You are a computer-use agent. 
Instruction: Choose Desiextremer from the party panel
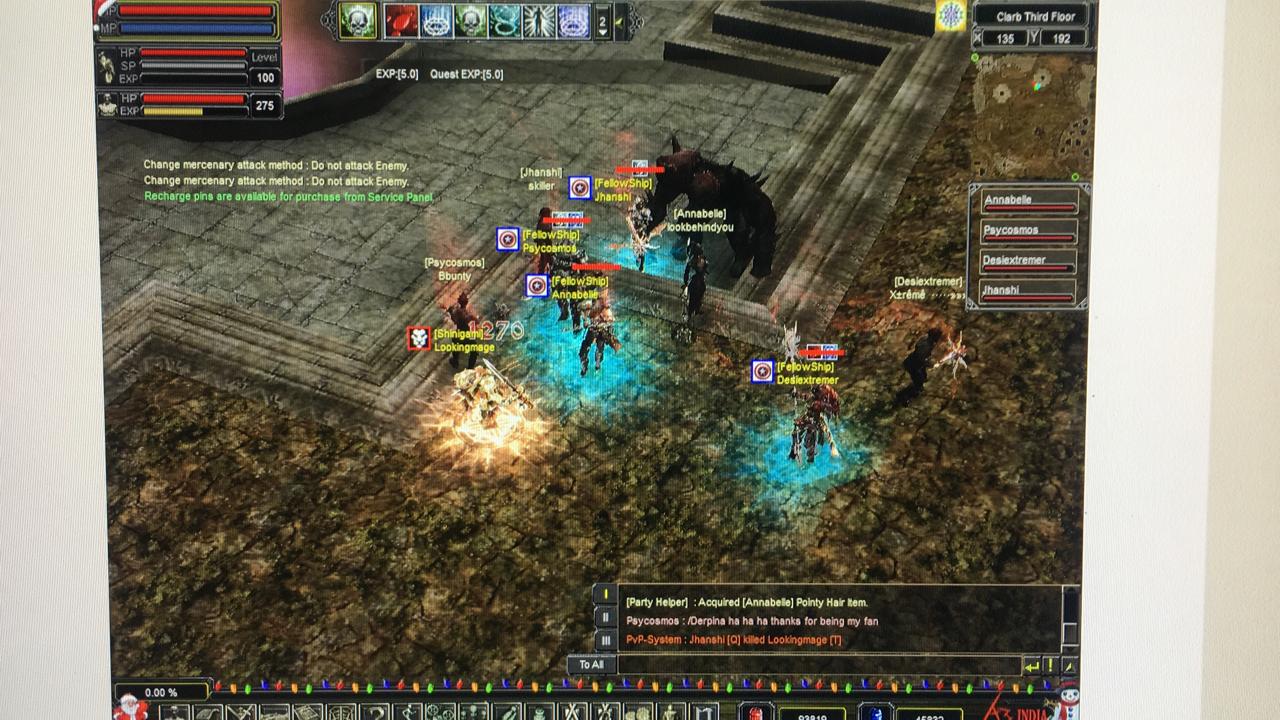pos(1028,262)
